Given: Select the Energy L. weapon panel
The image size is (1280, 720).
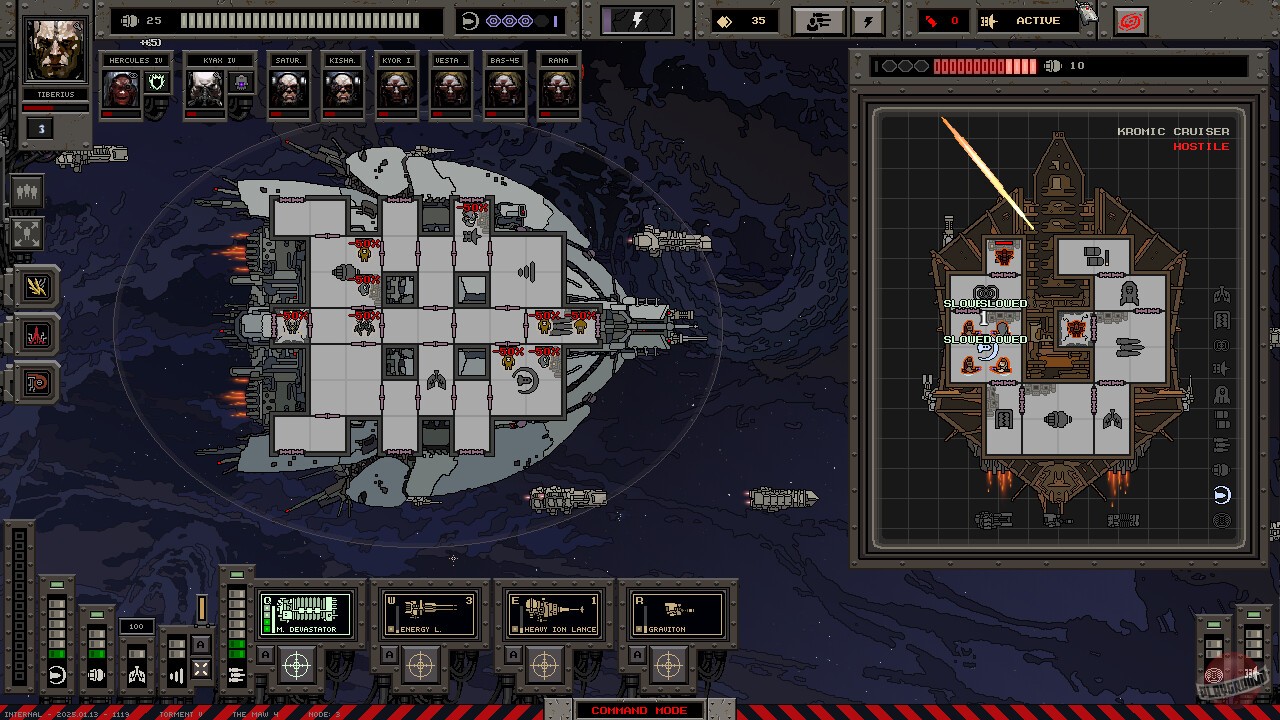Looking at the screenshot, I should click(430, 614).
